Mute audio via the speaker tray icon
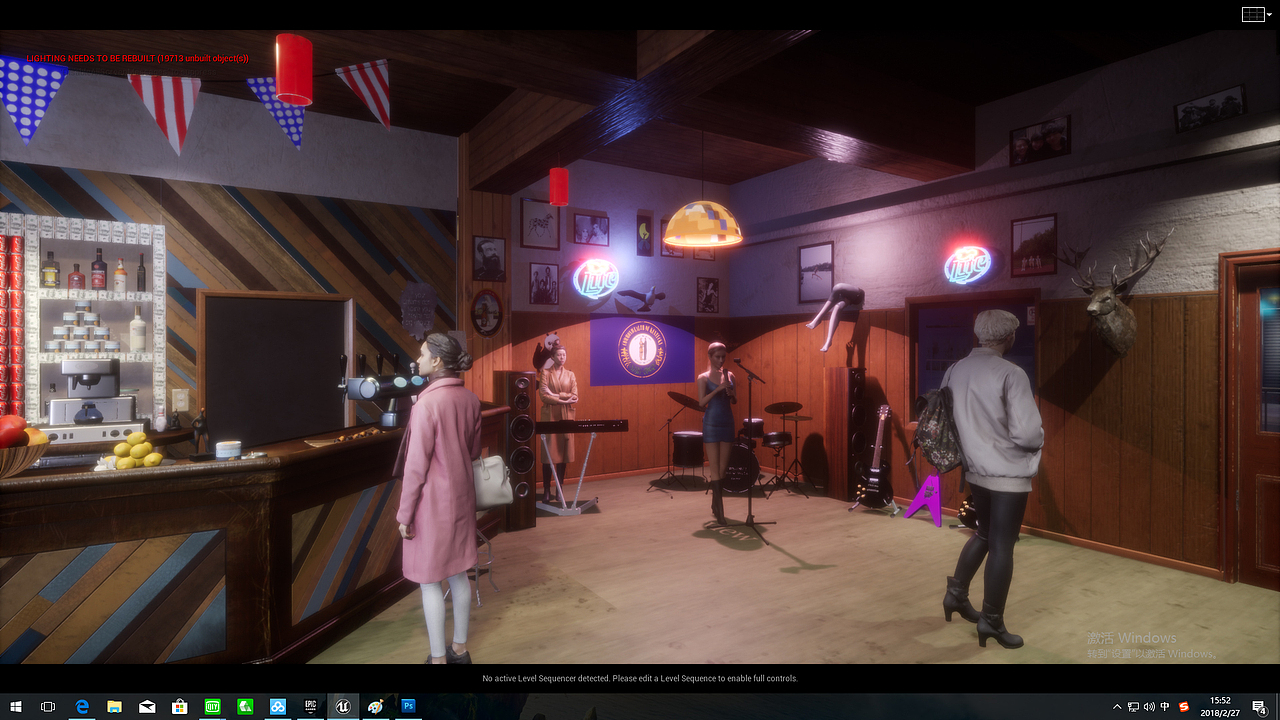This screenshot has width=1280, height=720. (1150, 707)
